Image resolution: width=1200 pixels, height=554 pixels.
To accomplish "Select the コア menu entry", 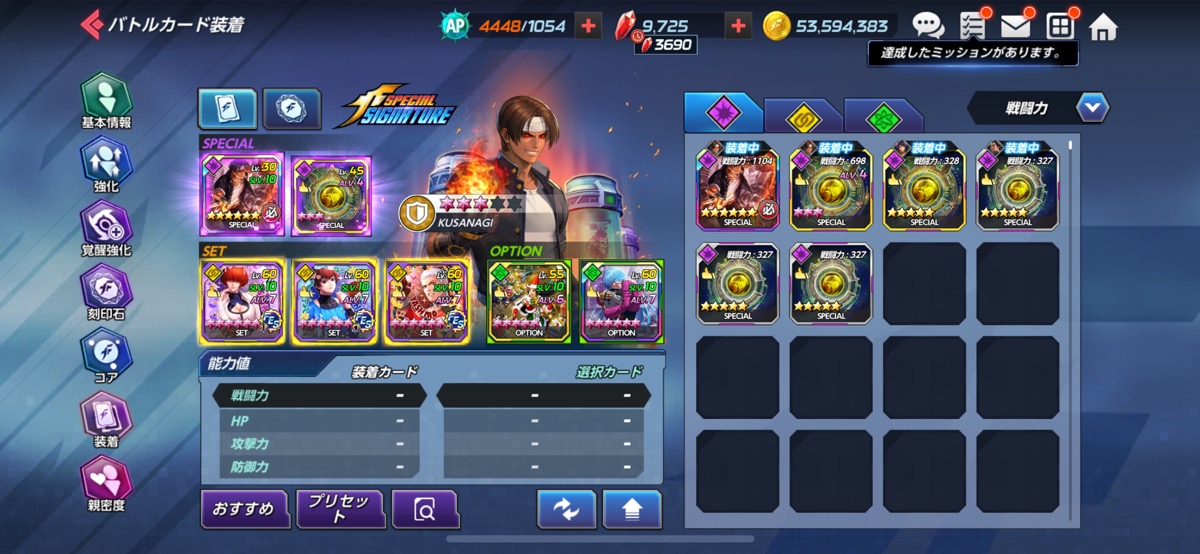I will pos(106,358).
